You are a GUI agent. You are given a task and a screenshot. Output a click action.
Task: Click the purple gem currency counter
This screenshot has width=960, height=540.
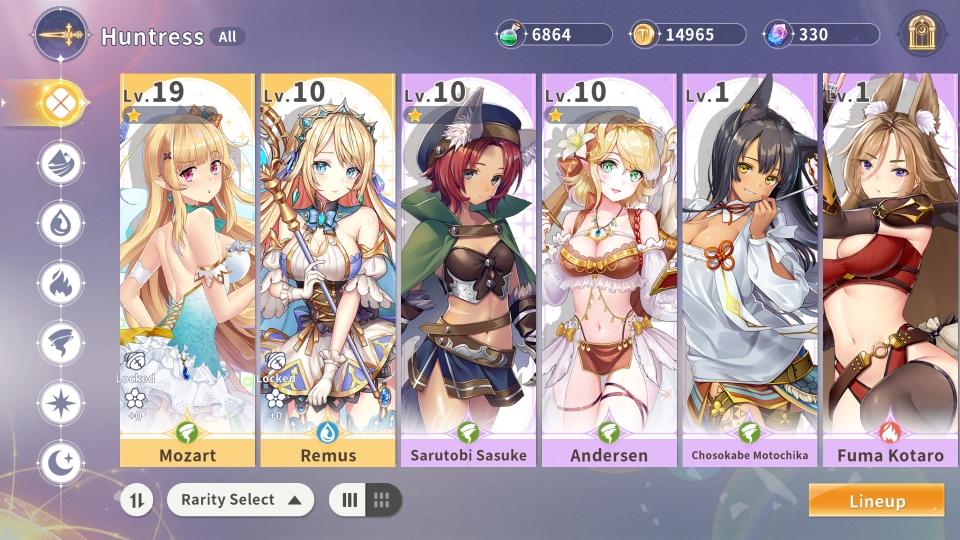[823, 35]
